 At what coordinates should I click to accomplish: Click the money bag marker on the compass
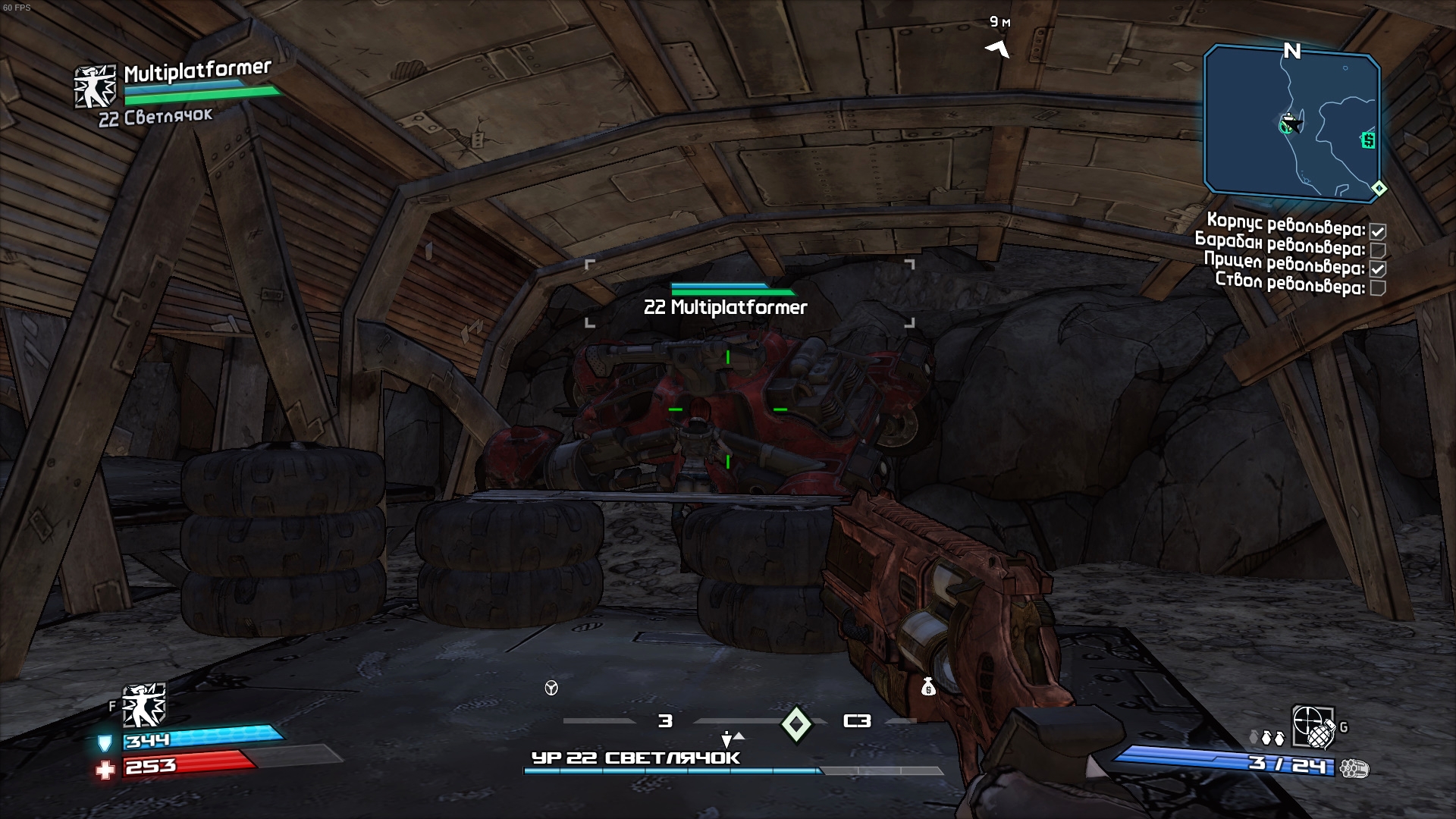pos(928,687)
